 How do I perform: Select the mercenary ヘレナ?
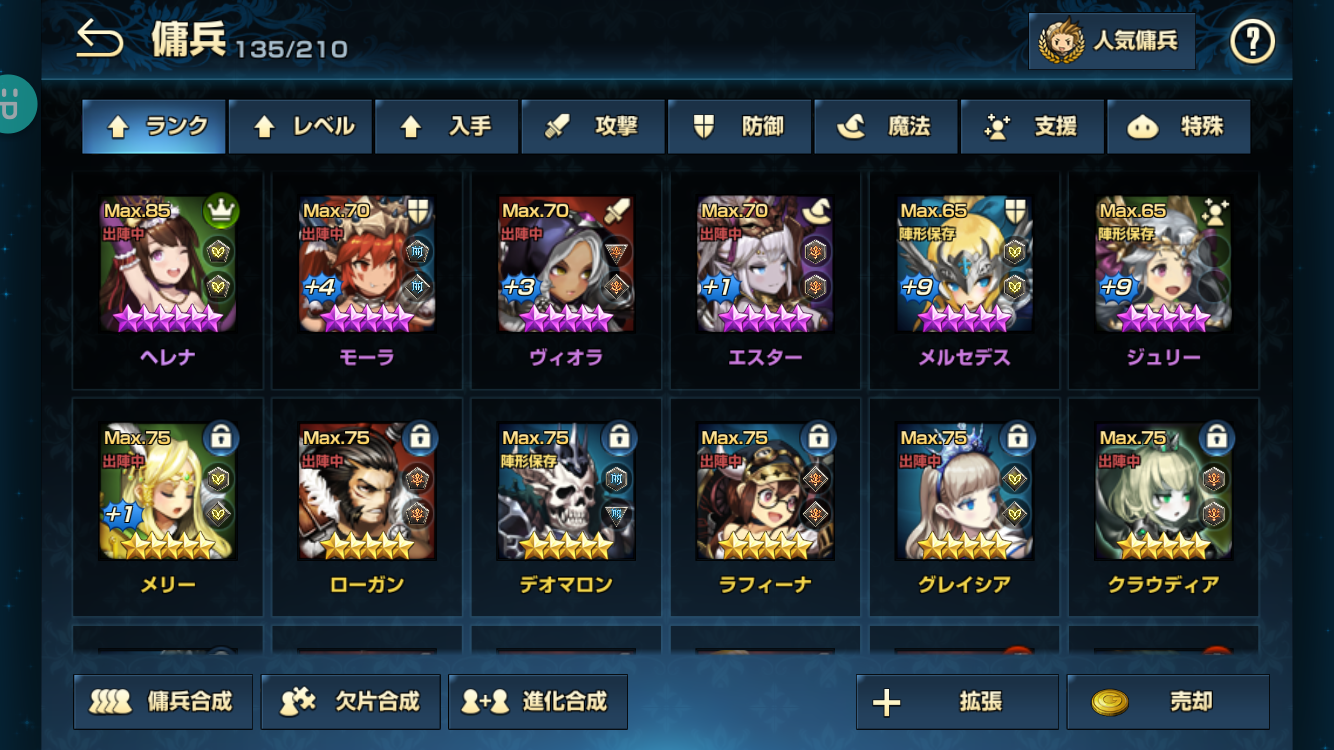[168, 265]
